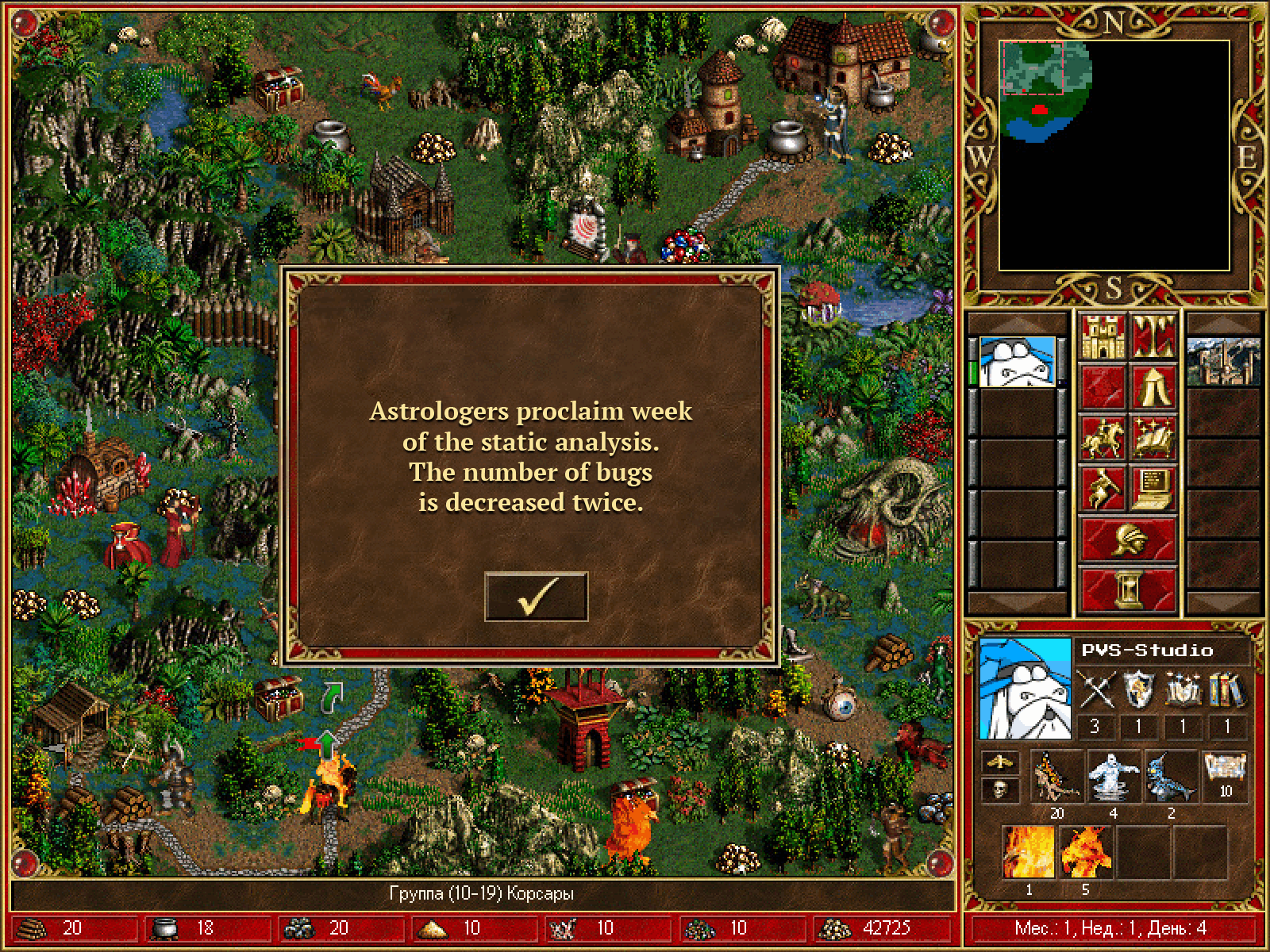
Task: Select the phoenix stack of 5
Action: [x=1085, y=851]
